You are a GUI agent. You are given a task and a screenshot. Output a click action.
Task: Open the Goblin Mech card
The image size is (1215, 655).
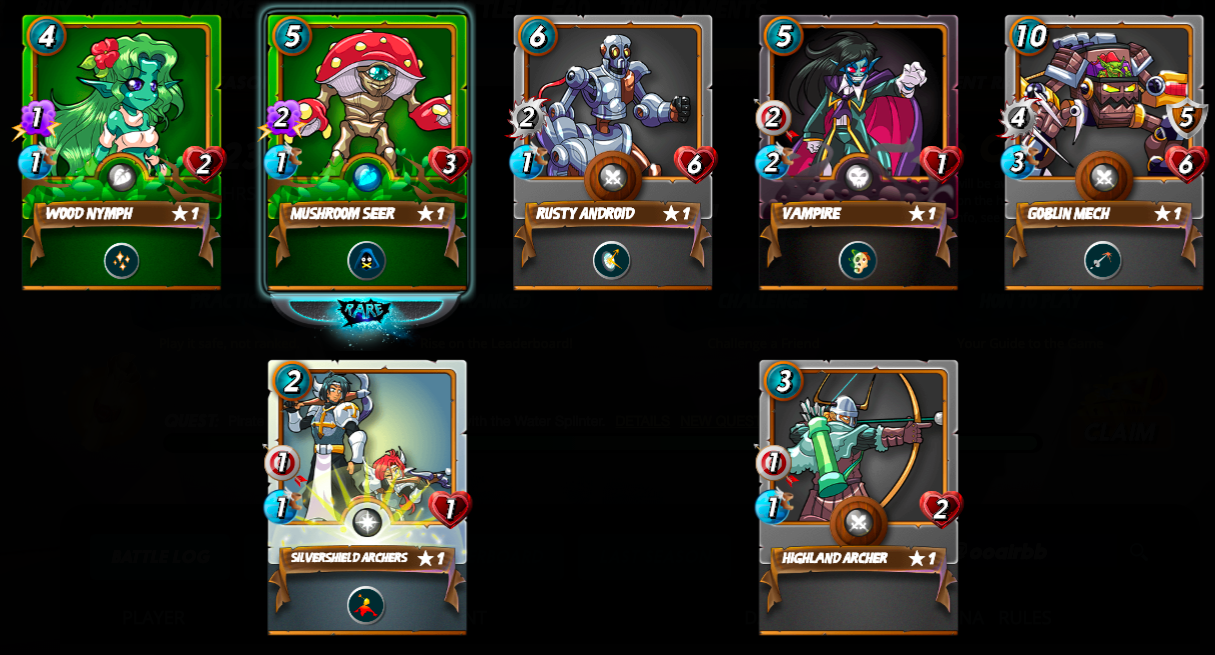pos(1103,110)
